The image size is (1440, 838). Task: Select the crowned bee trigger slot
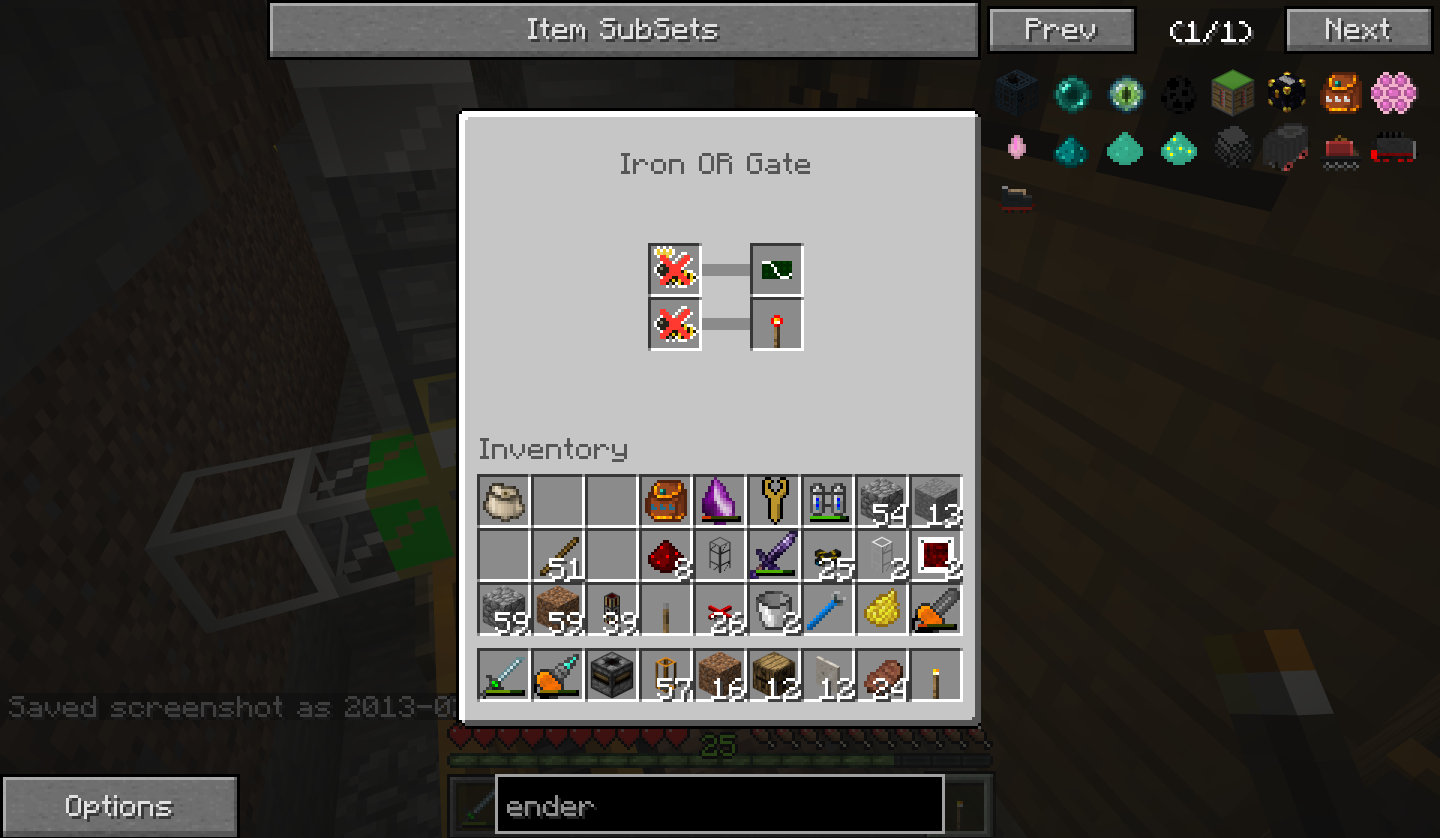[675, 270]
